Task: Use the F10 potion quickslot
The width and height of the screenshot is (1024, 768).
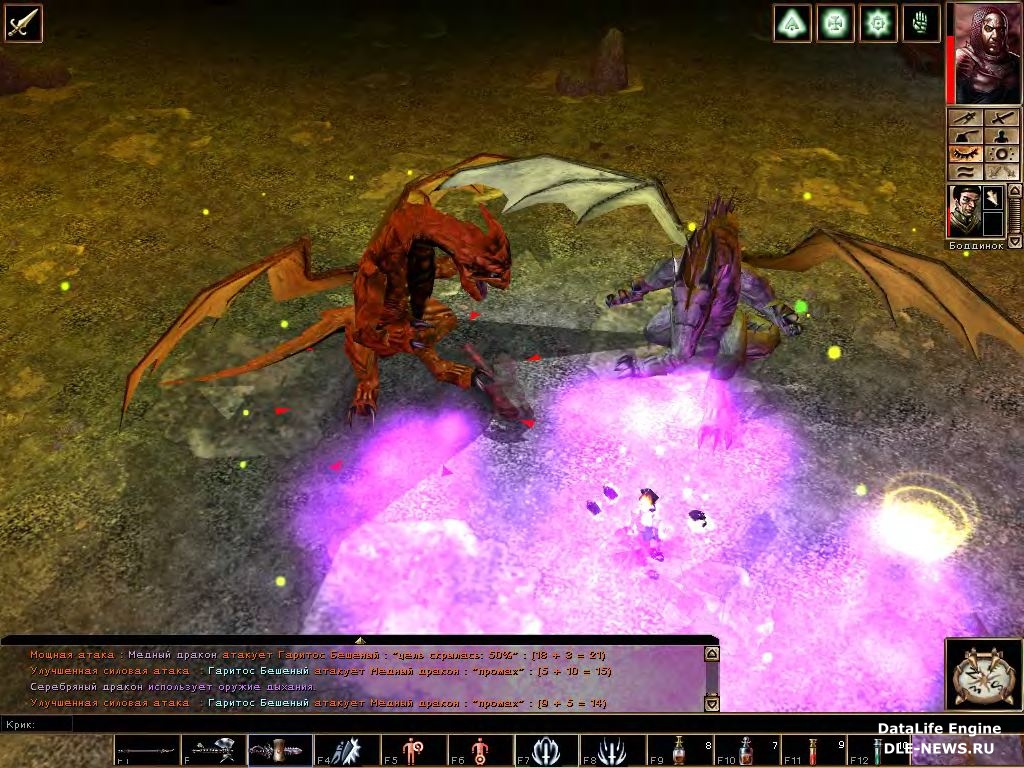Action: coord(746,751)
